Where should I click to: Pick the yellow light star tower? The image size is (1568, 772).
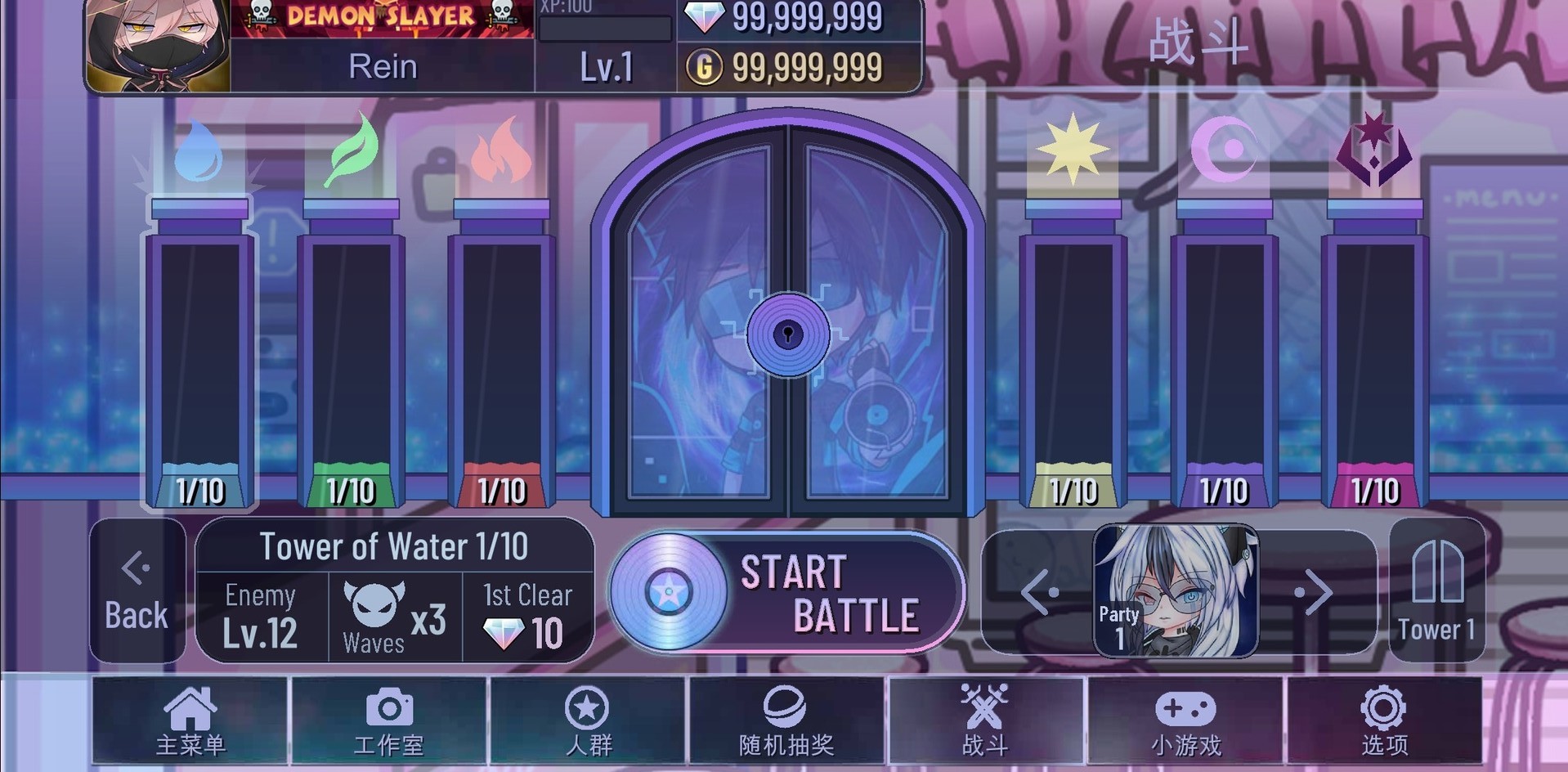[1073, 352]
